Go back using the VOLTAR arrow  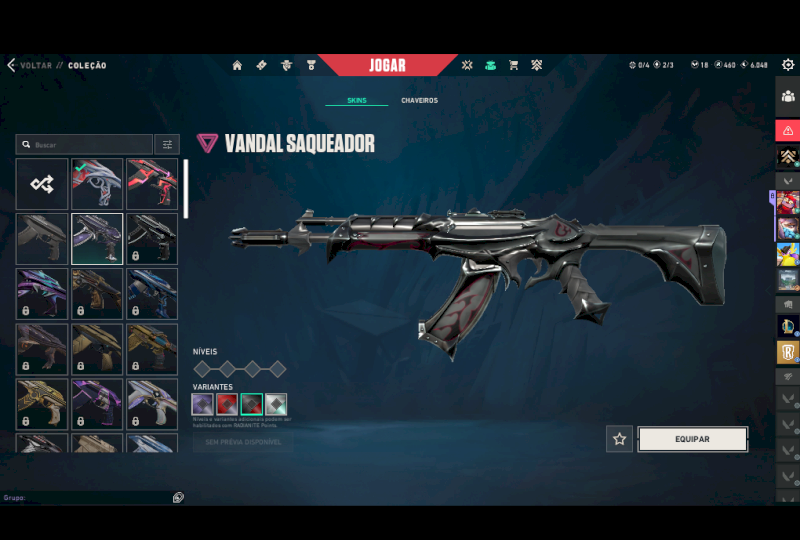[12, 66]
